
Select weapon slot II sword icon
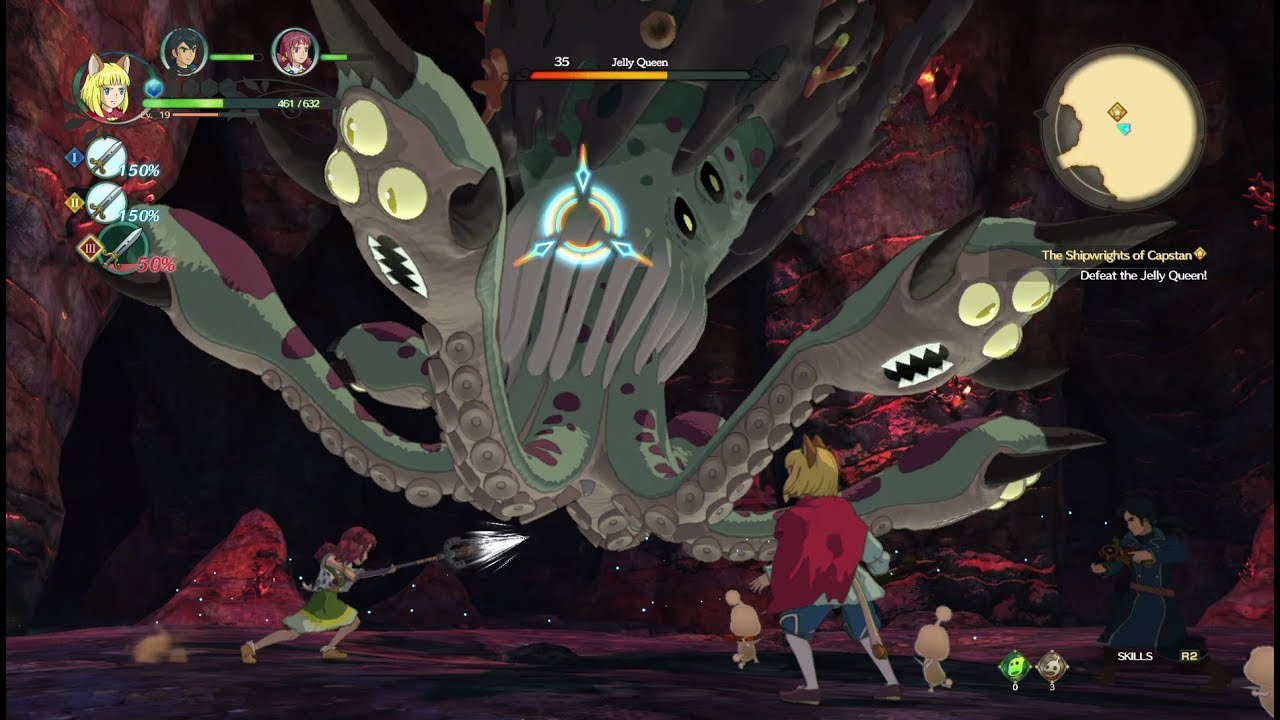[106, 203]
